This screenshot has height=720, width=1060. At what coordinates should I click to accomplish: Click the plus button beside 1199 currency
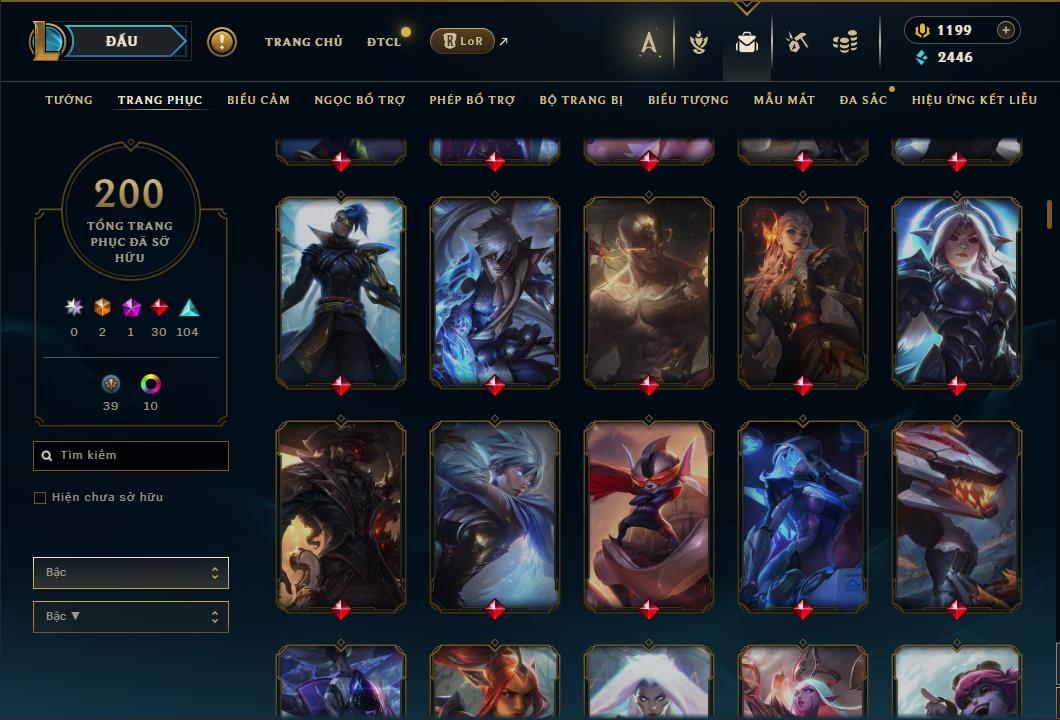coord(1006,30)
